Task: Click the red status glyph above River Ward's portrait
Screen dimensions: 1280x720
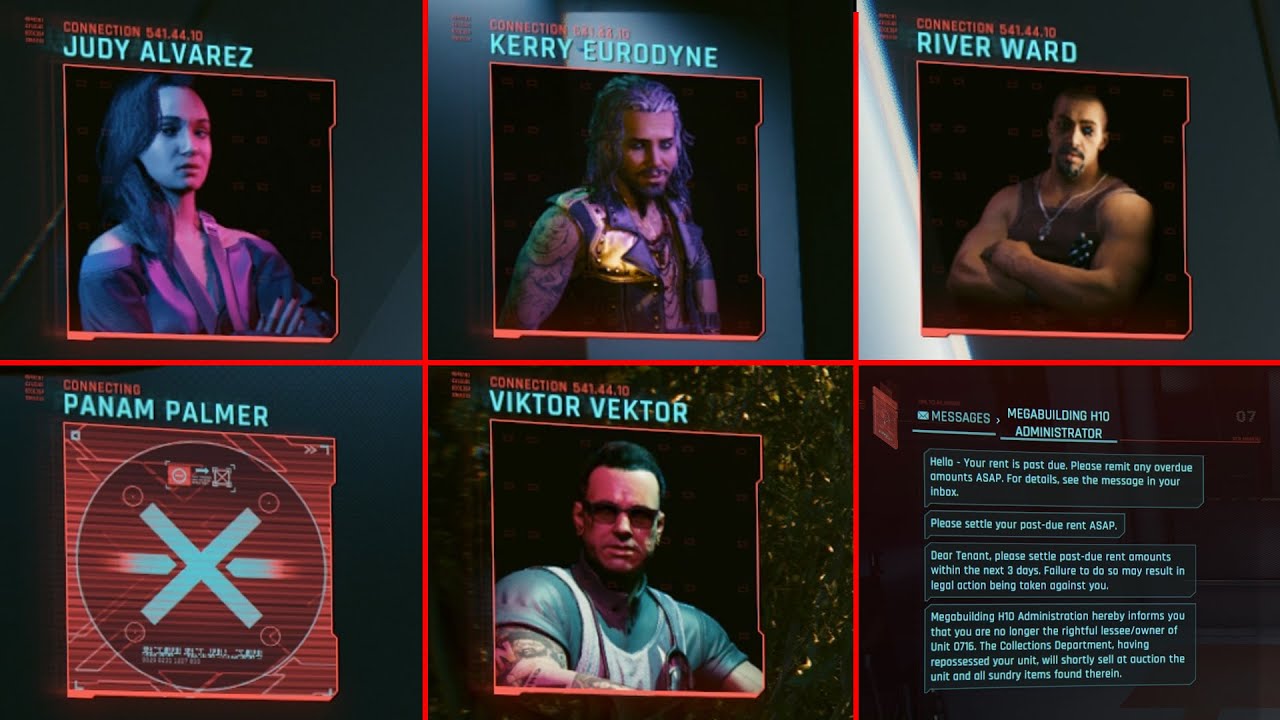Action: 888,26
